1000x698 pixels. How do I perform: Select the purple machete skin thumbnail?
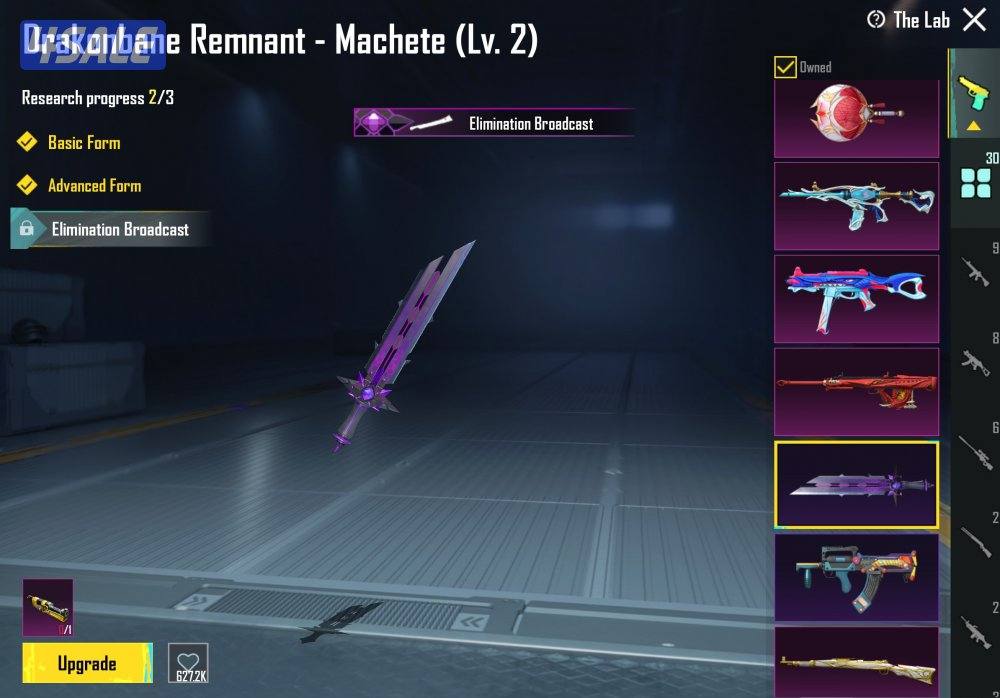(856, 484)
